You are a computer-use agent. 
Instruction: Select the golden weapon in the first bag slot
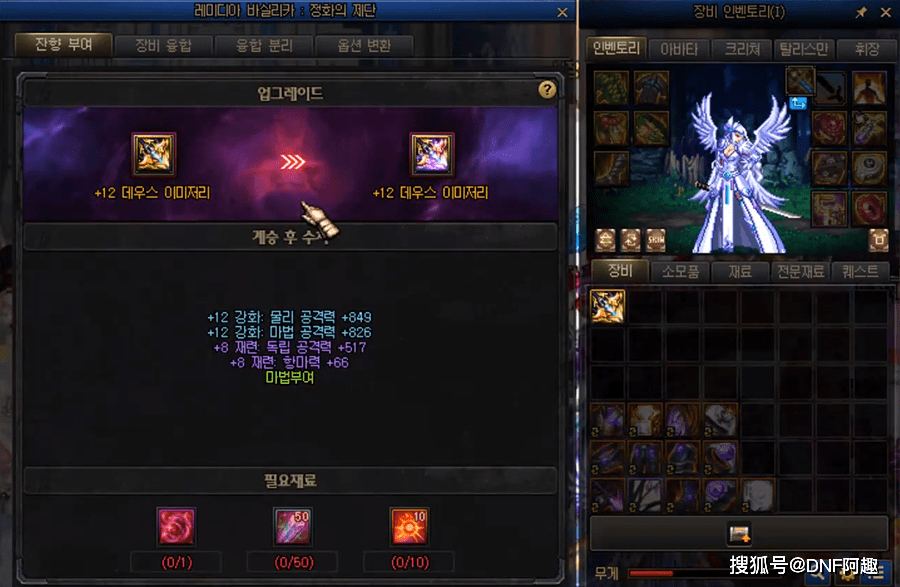click(607, 306)
